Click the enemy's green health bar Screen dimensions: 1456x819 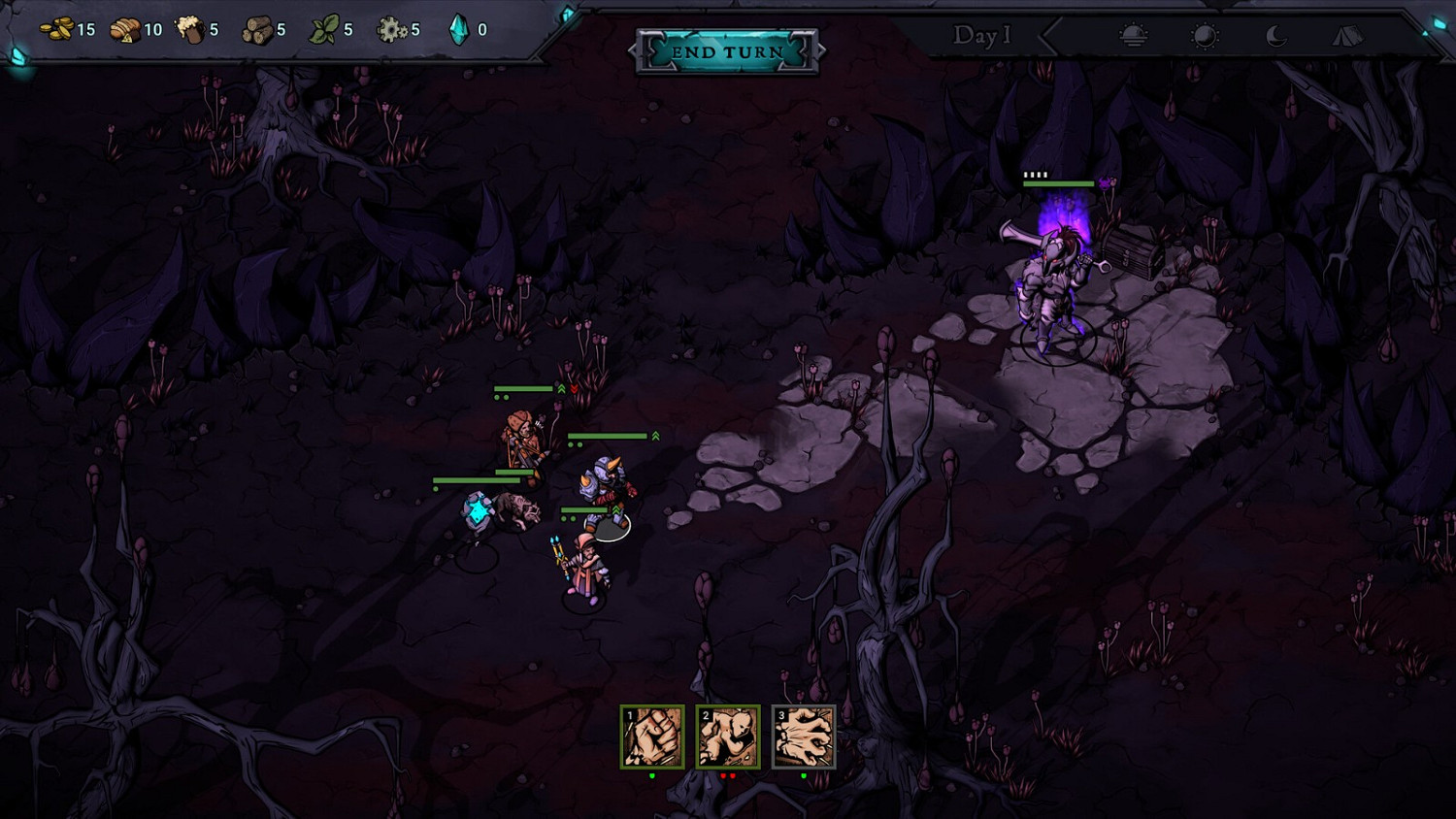1058,182
